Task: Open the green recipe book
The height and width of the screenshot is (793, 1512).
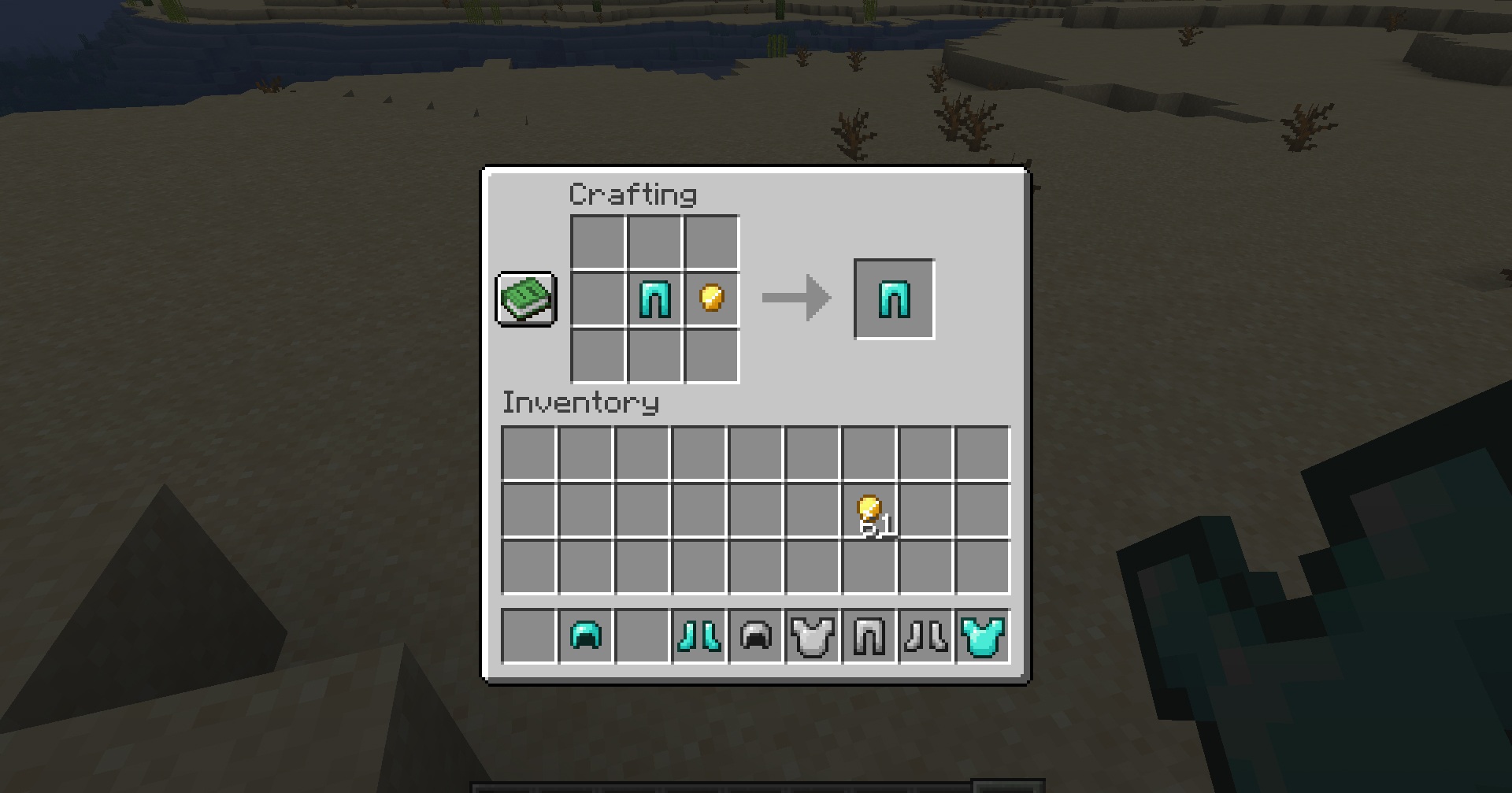Action: tap(525, 299)
